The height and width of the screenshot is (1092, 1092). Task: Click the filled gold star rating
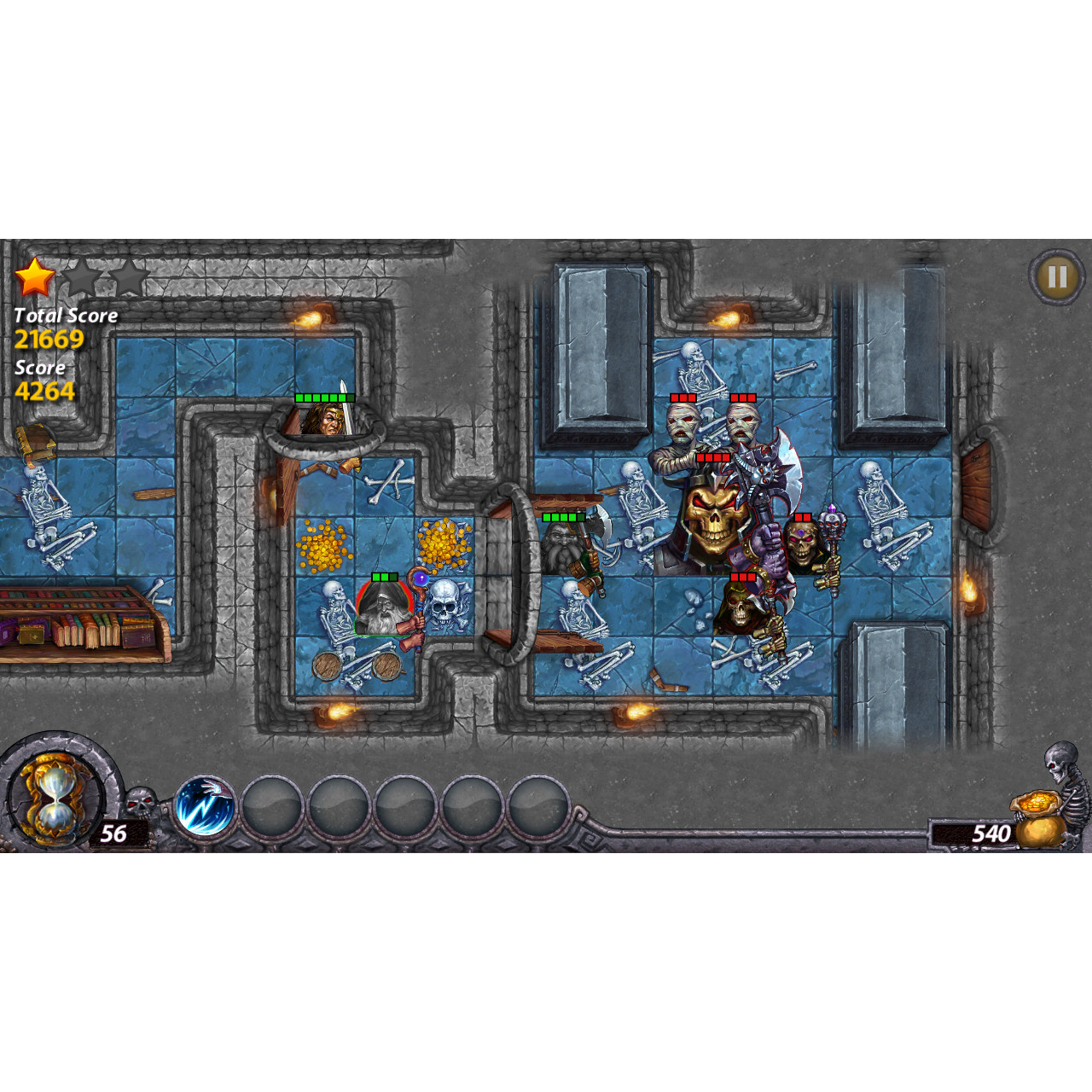pos(34,276)
